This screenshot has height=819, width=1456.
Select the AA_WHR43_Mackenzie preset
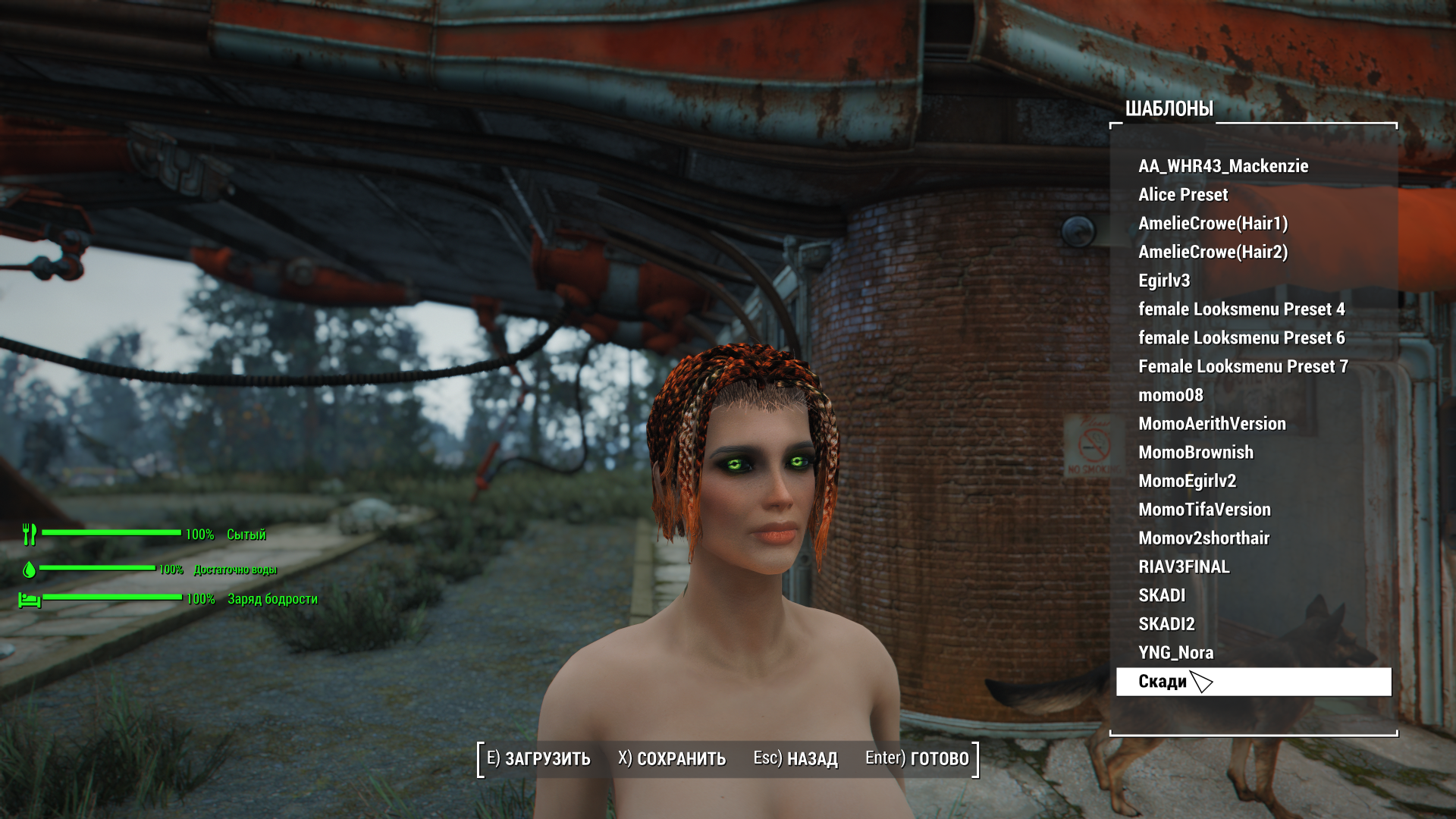point(1222,166)
